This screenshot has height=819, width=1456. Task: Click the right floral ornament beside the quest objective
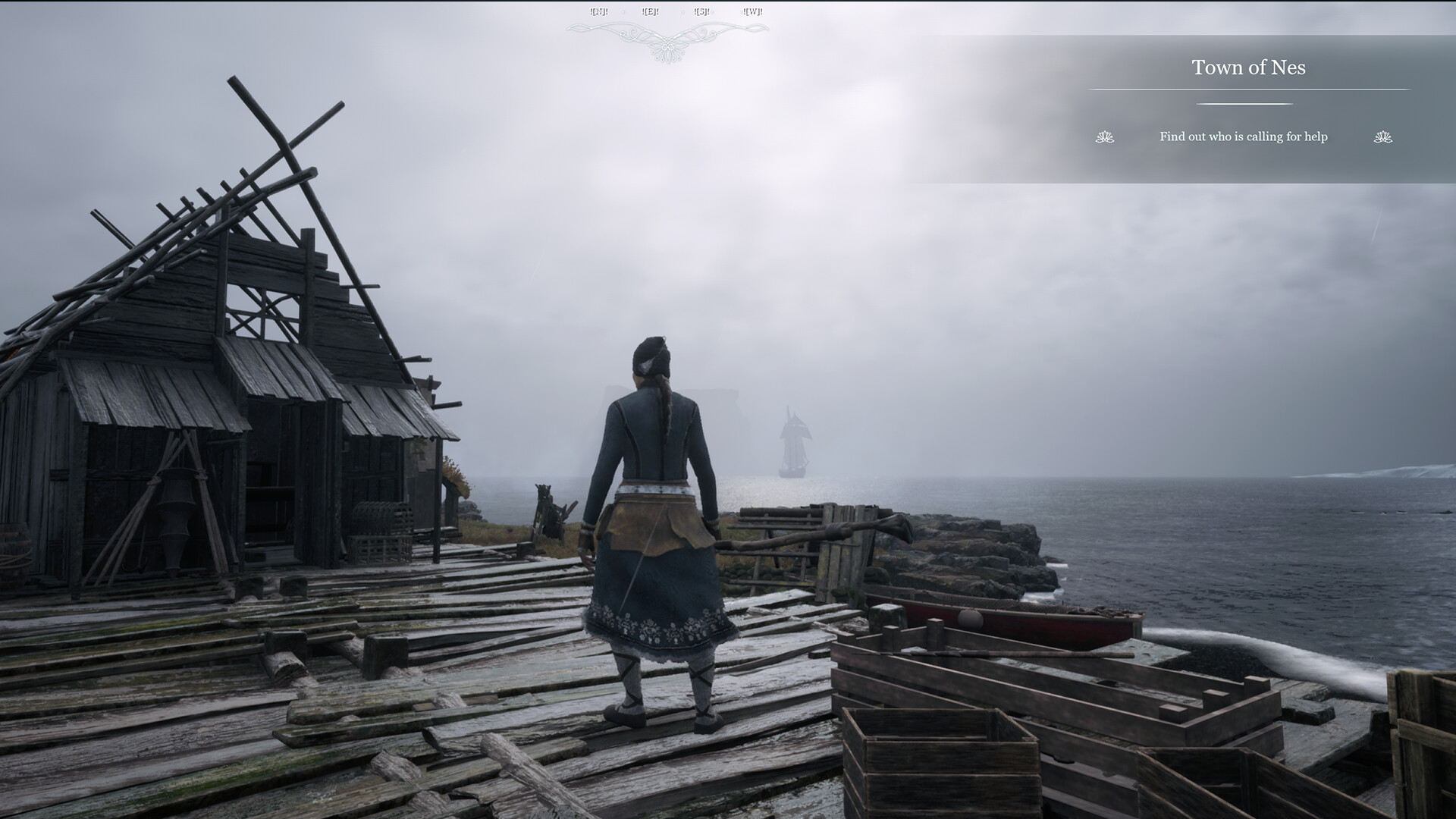pyautogui.click(x=1383, y=137)
